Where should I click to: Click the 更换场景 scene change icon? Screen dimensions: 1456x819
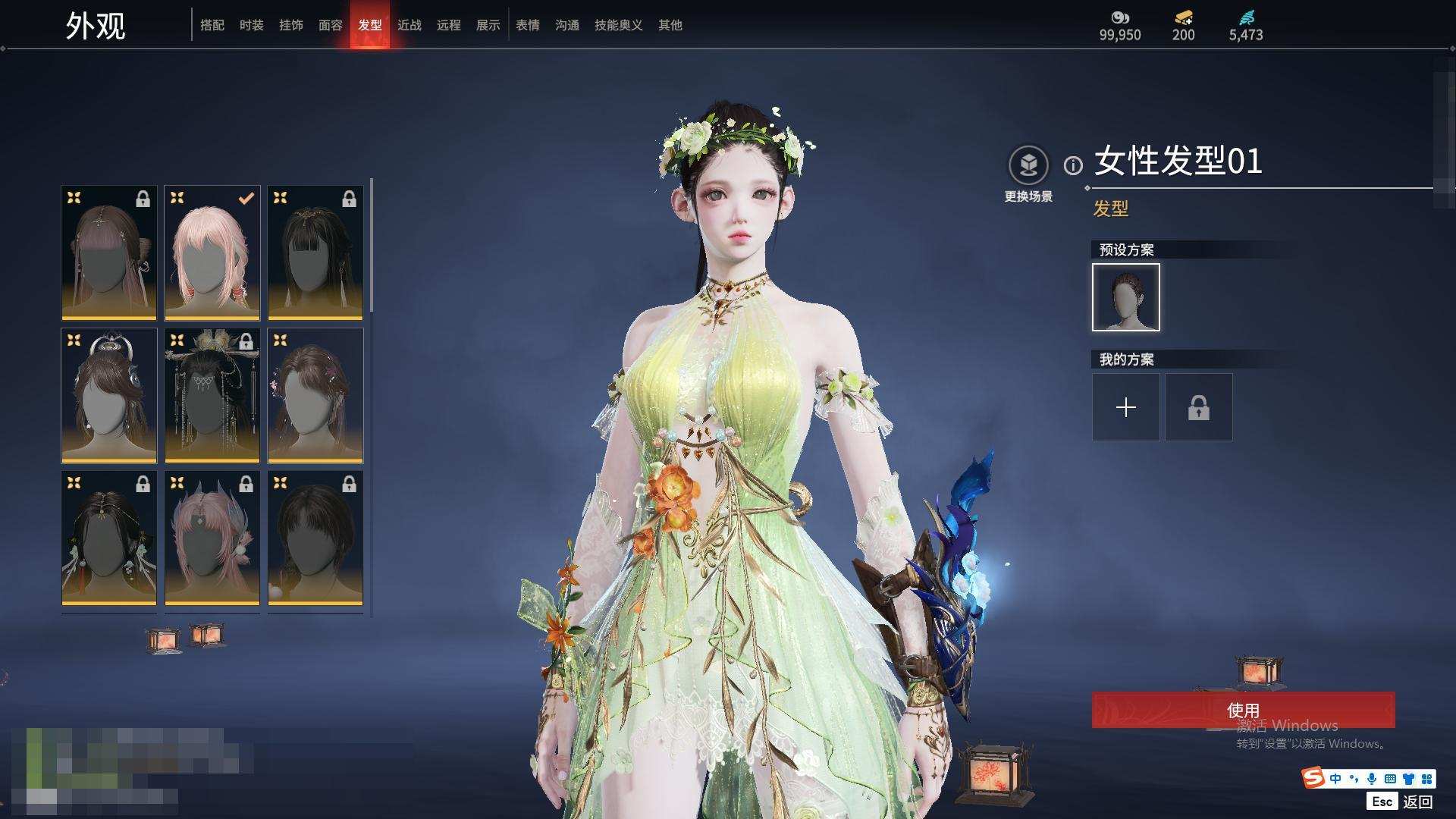(x=1028, y=165)
